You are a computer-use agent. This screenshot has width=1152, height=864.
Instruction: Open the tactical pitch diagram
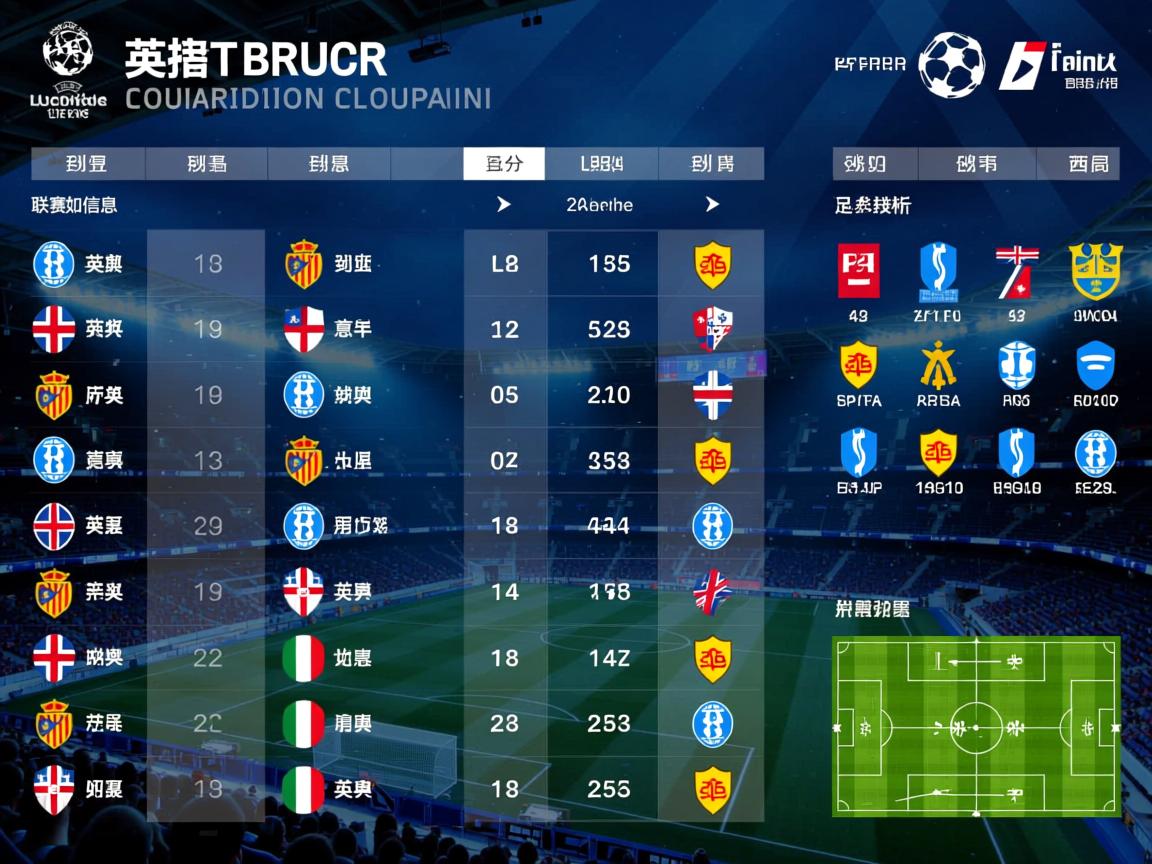point(976,726)
